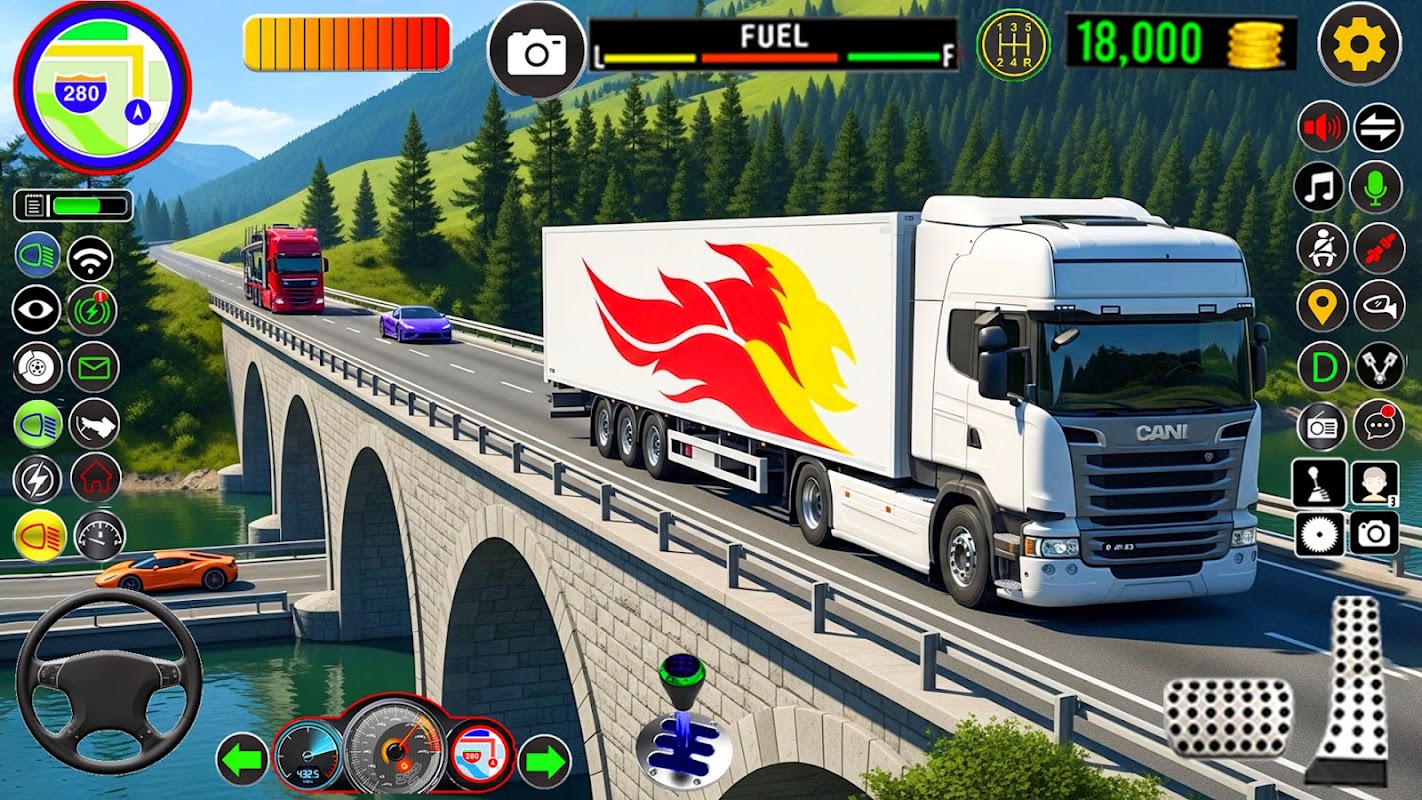Image resolution: width=1422 pixels, height=800 pixels.
Task: Open the red home icon
Action: (96, 478)
